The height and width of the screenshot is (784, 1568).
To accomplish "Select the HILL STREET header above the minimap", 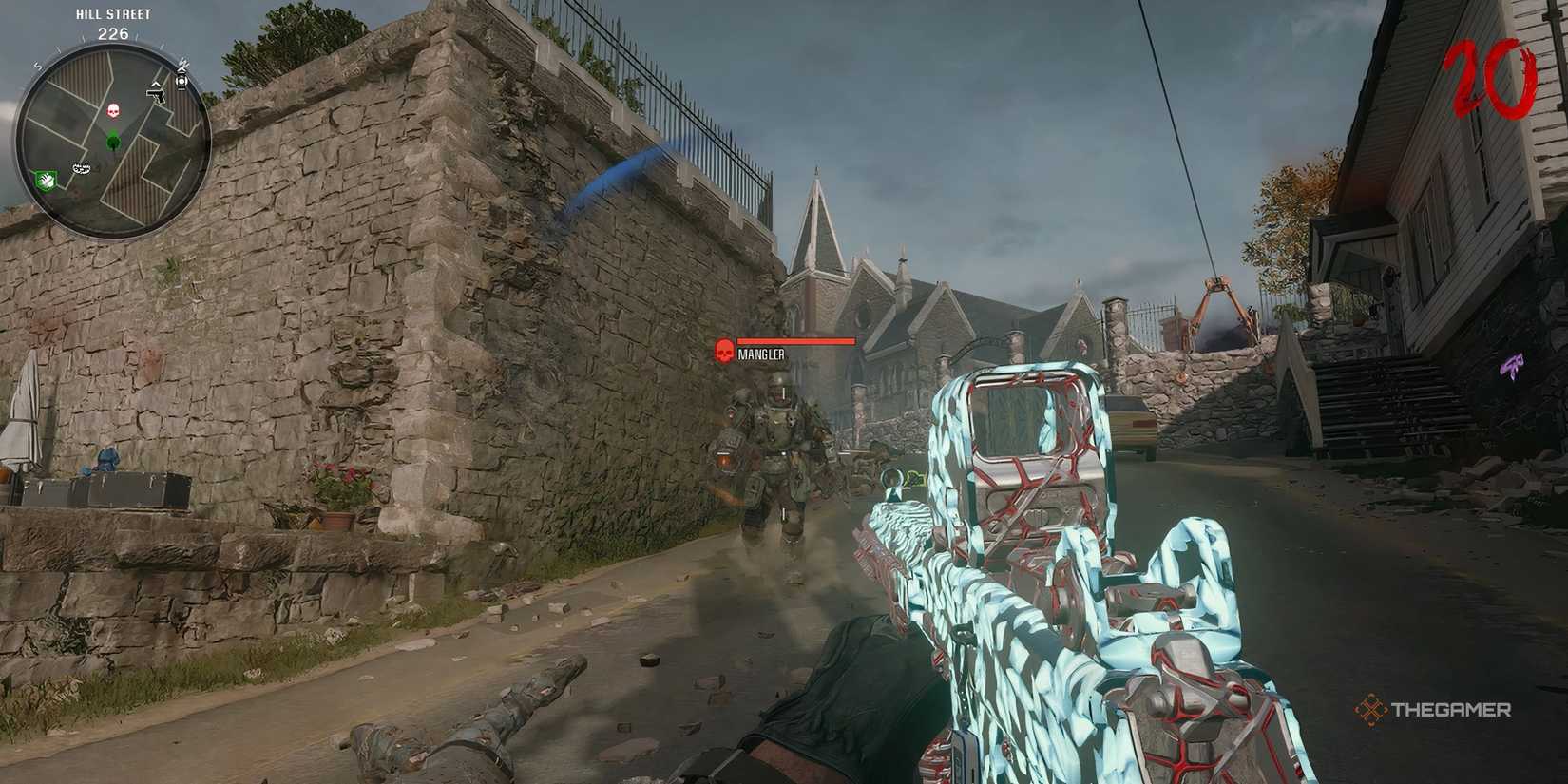I will [113, 14].
